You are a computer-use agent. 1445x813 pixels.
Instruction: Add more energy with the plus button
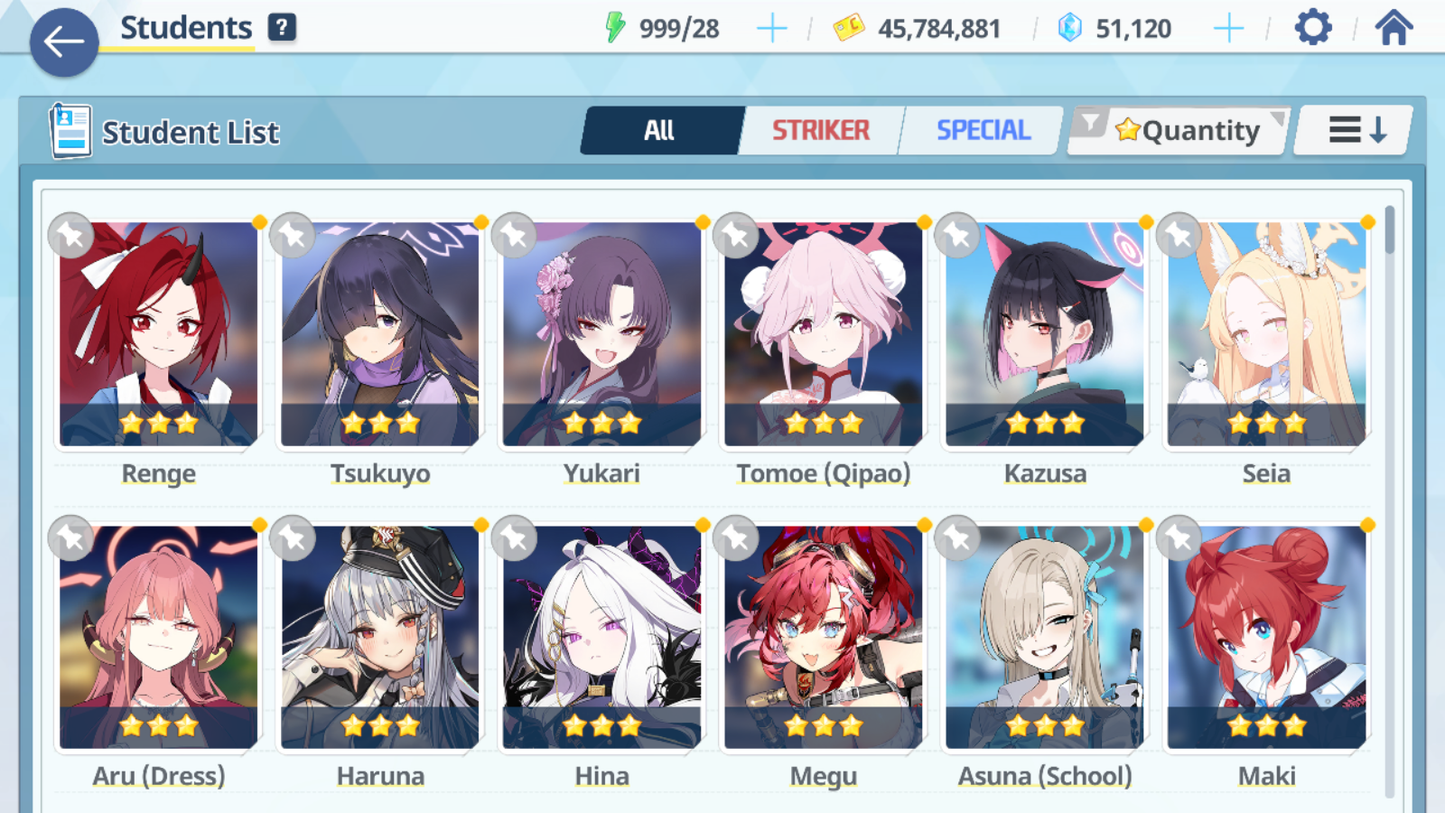(771, 29)
